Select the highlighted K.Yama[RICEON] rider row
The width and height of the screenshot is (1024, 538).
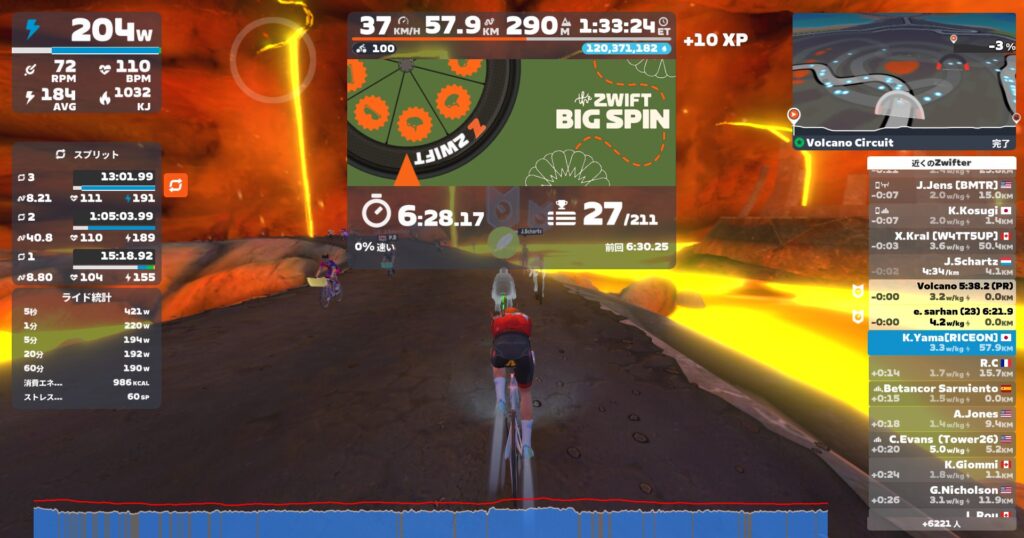[x=940, y=342]
